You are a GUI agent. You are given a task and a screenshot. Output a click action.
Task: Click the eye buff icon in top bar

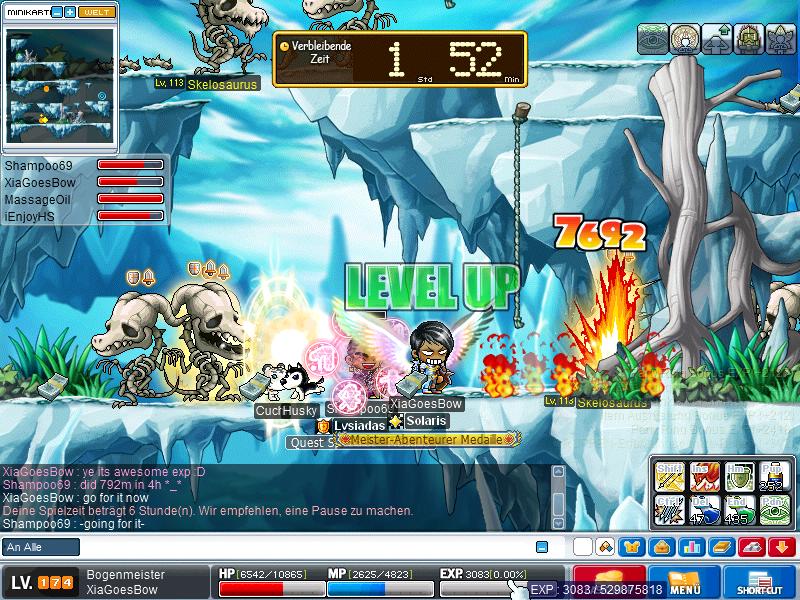[653, 38]
